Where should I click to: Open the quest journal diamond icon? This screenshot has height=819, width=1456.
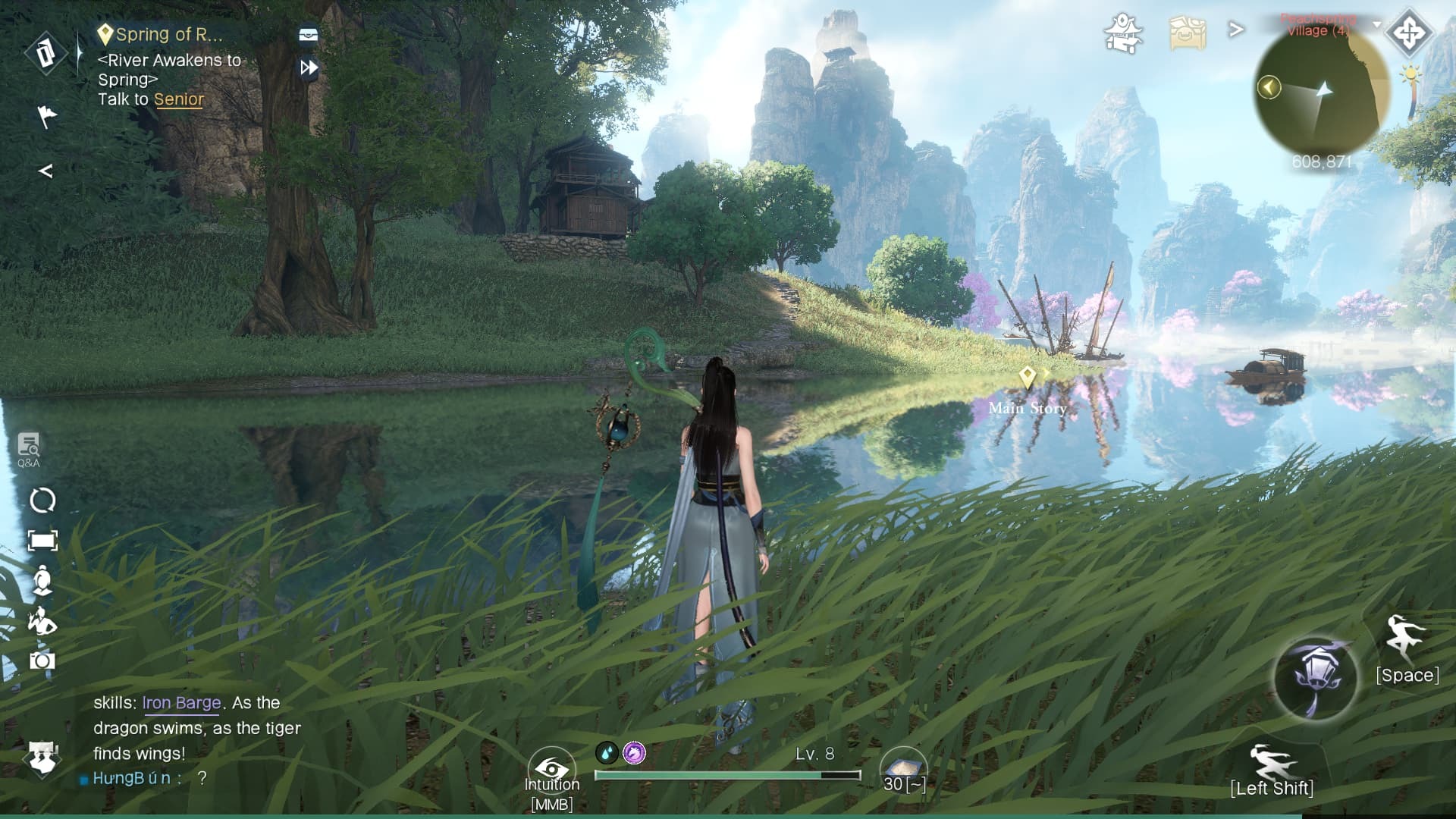coord(45,53)
